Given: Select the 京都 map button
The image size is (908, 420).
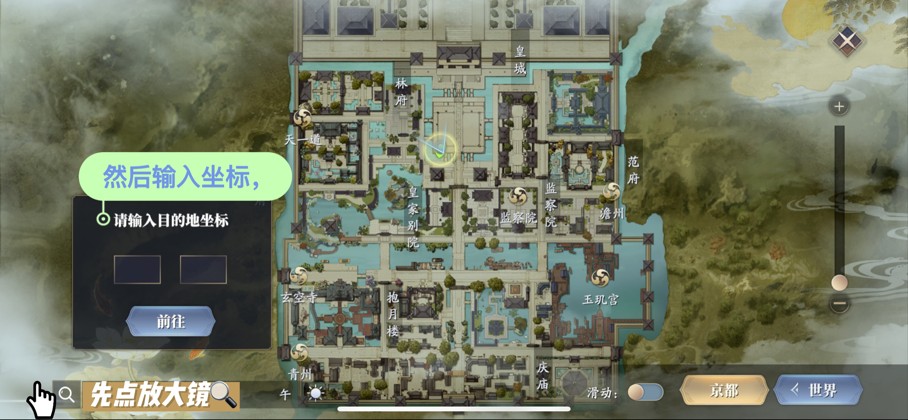Looking at the screenshot, I should coord(724,390).
